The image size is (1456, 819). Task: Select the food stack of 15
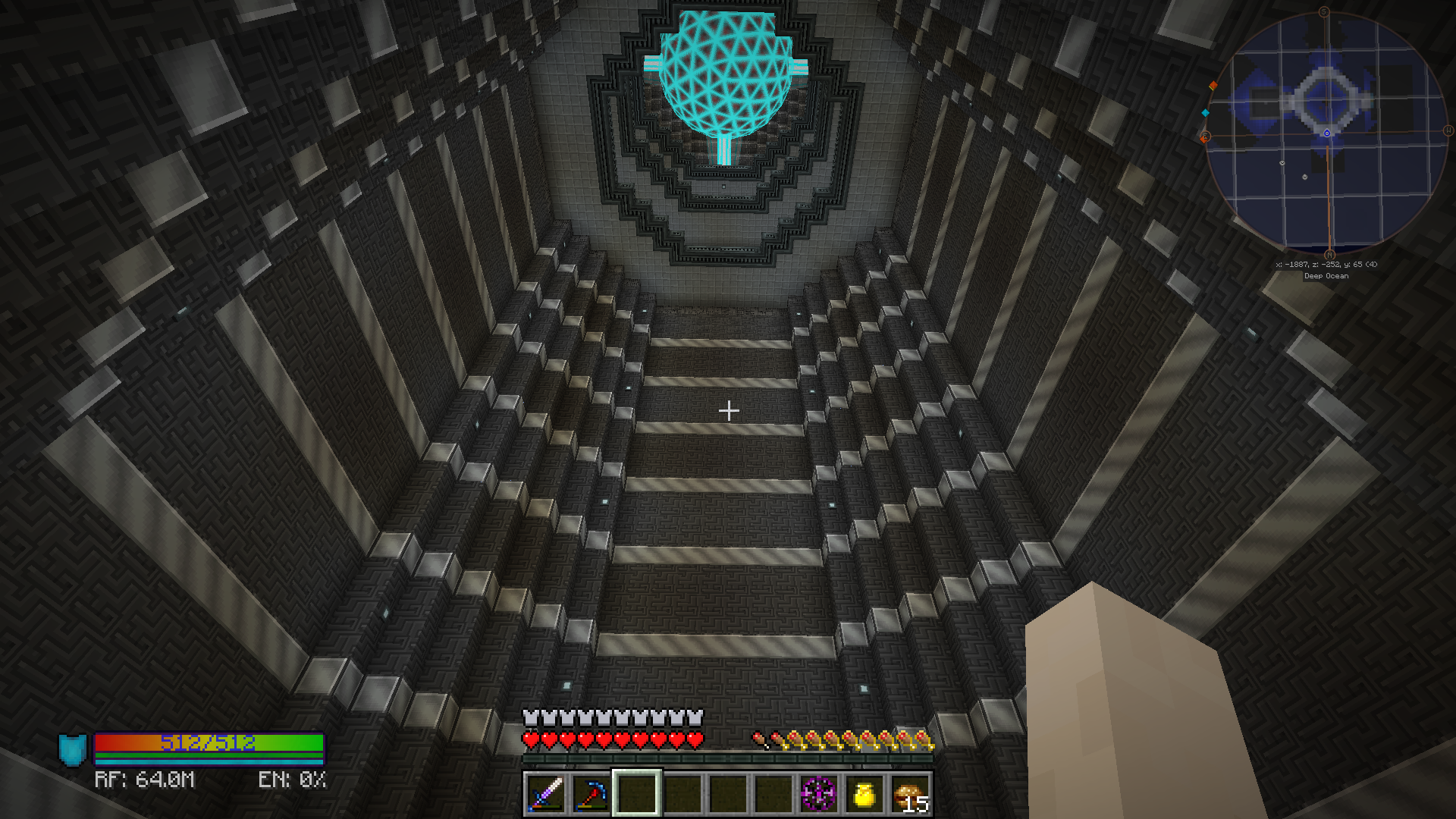pos(910,794)
